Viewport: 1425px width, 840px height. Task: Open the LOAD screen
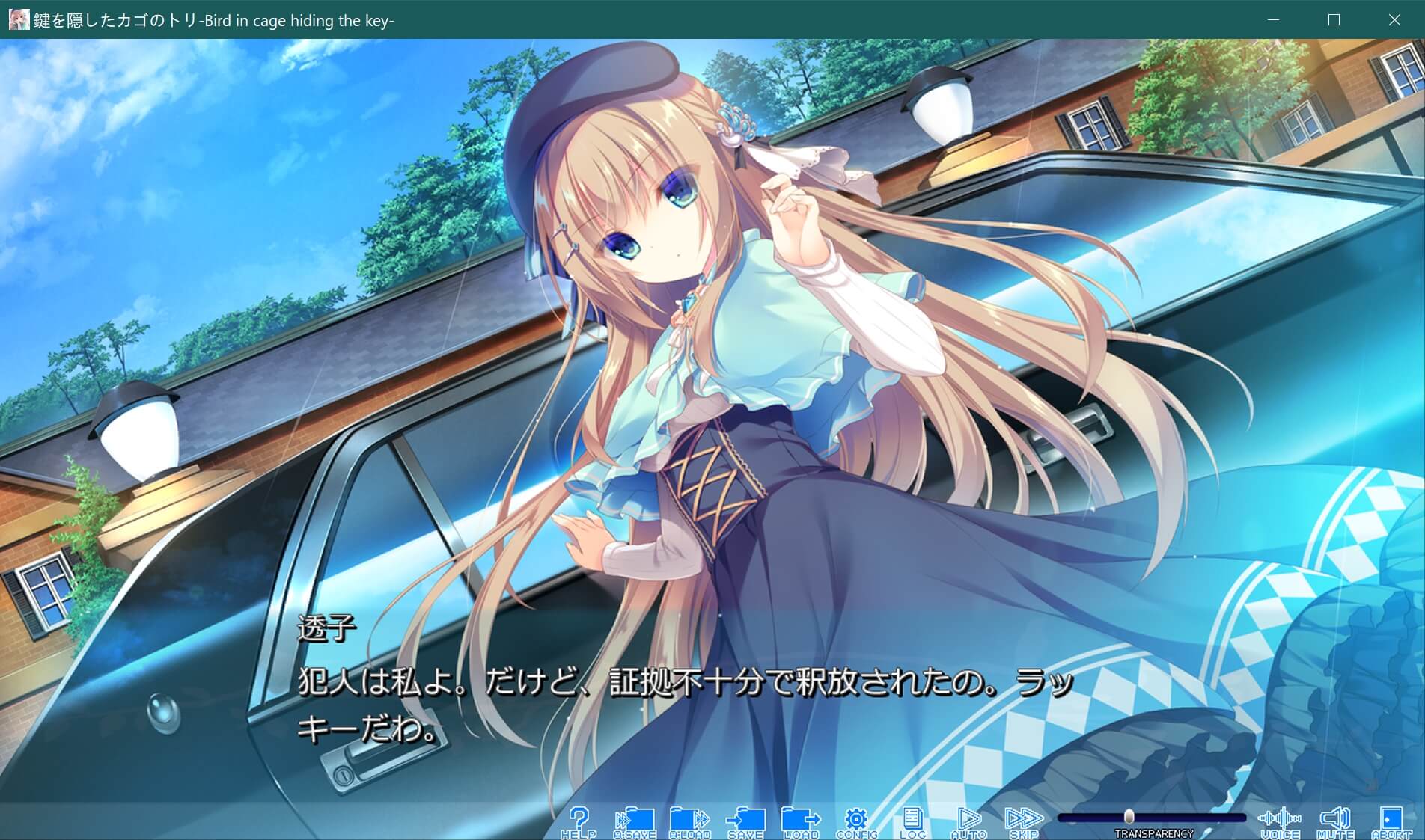coord(802,820)
